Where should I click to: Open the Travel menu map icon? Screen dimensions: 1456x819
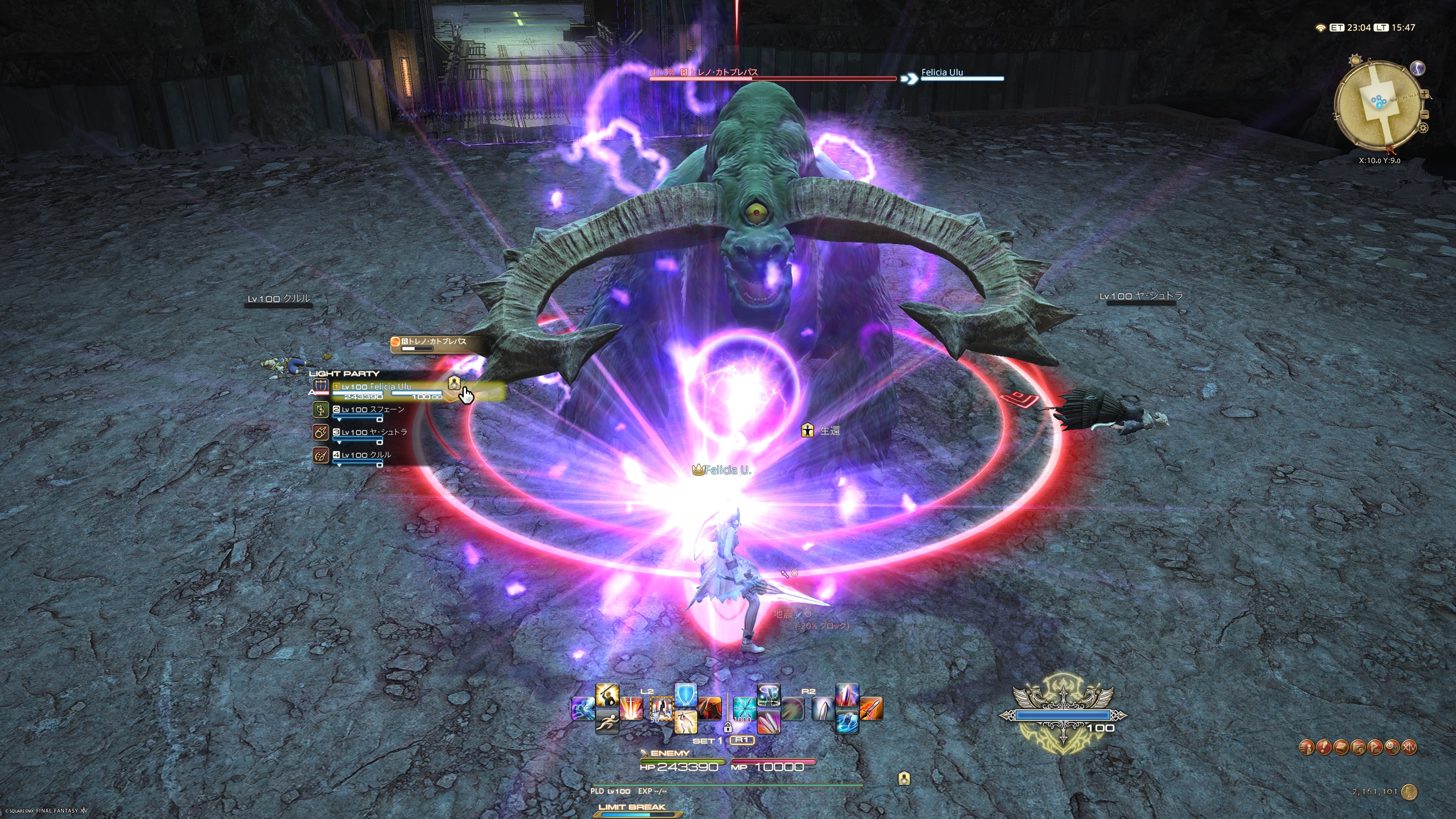click(1358, 747)
